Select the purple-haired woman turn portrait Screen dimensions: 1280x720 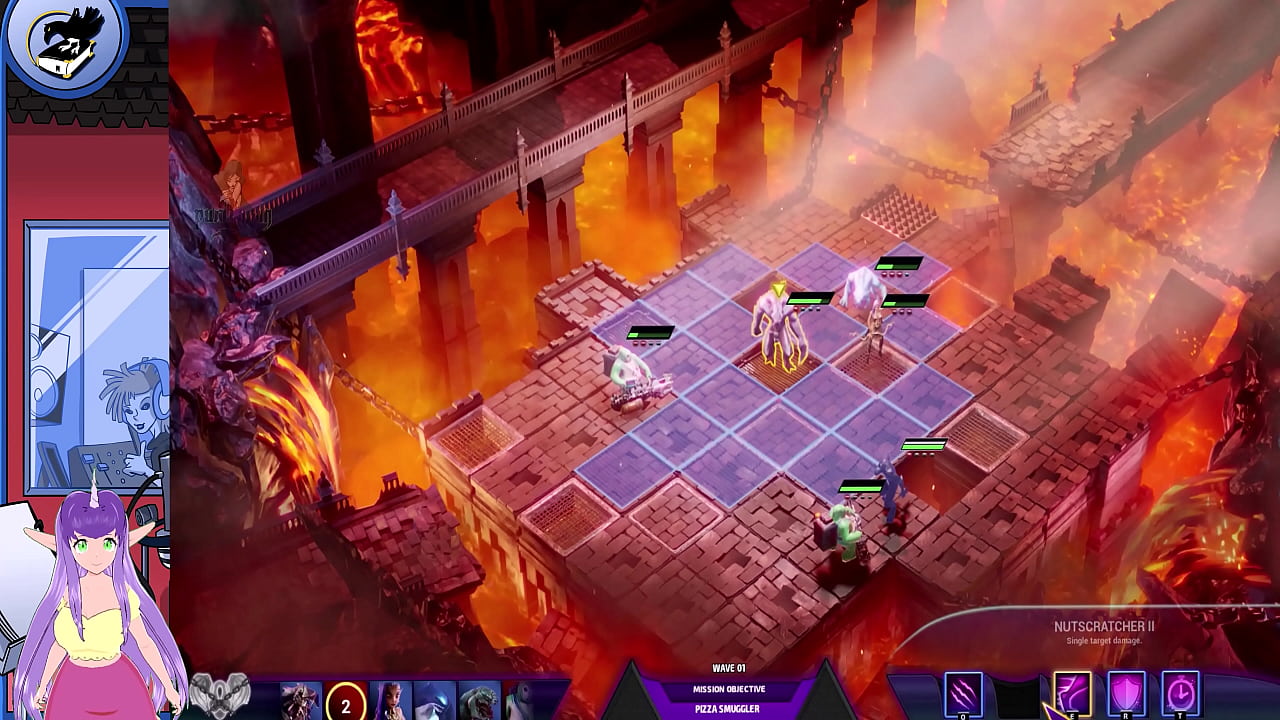point(391,700)
